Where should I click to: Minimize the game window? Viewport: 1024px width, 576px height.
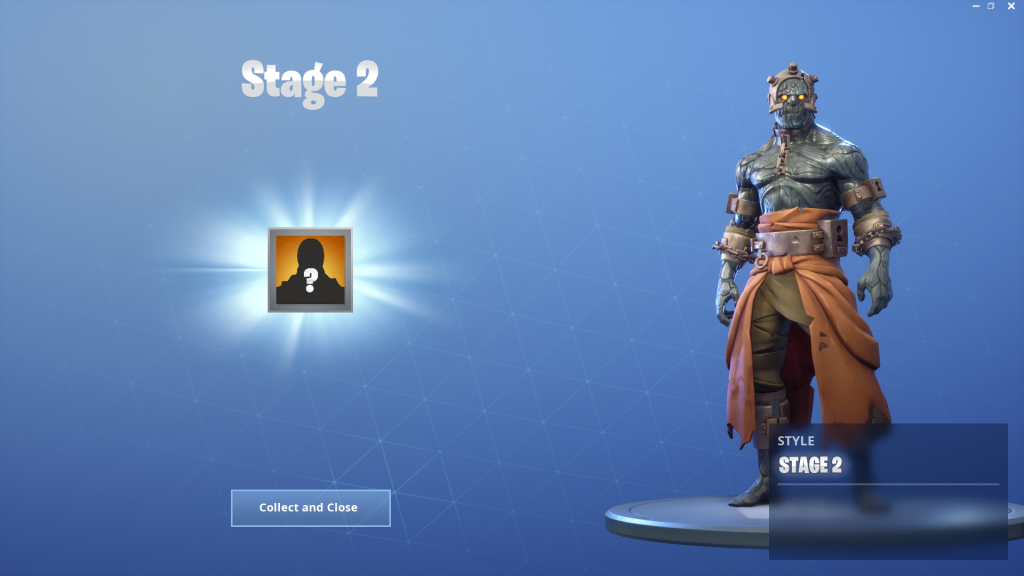[x=975, y=6]
